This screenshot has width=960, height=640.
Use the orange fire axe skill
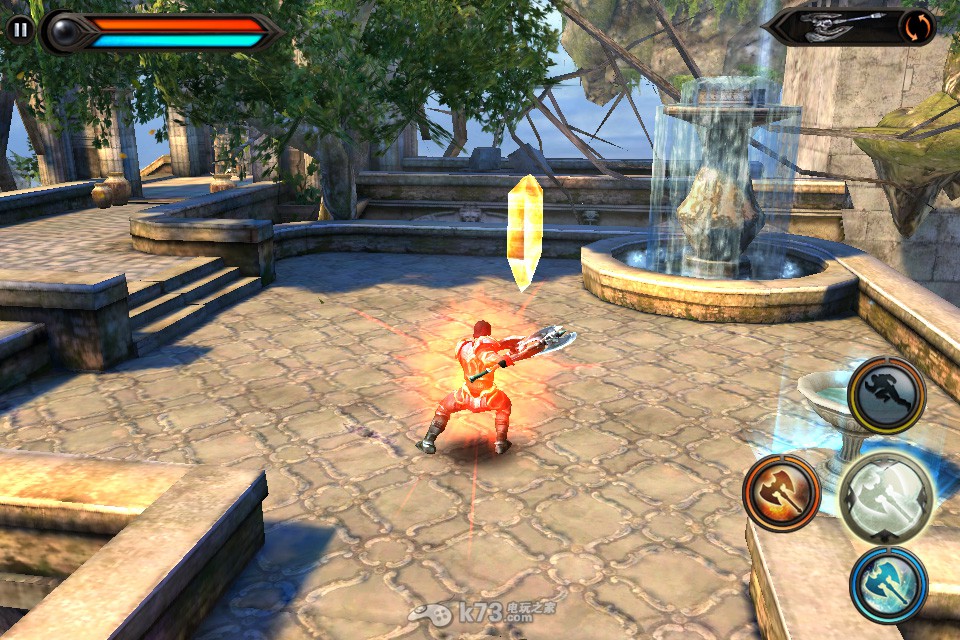[x=781, y=492]
